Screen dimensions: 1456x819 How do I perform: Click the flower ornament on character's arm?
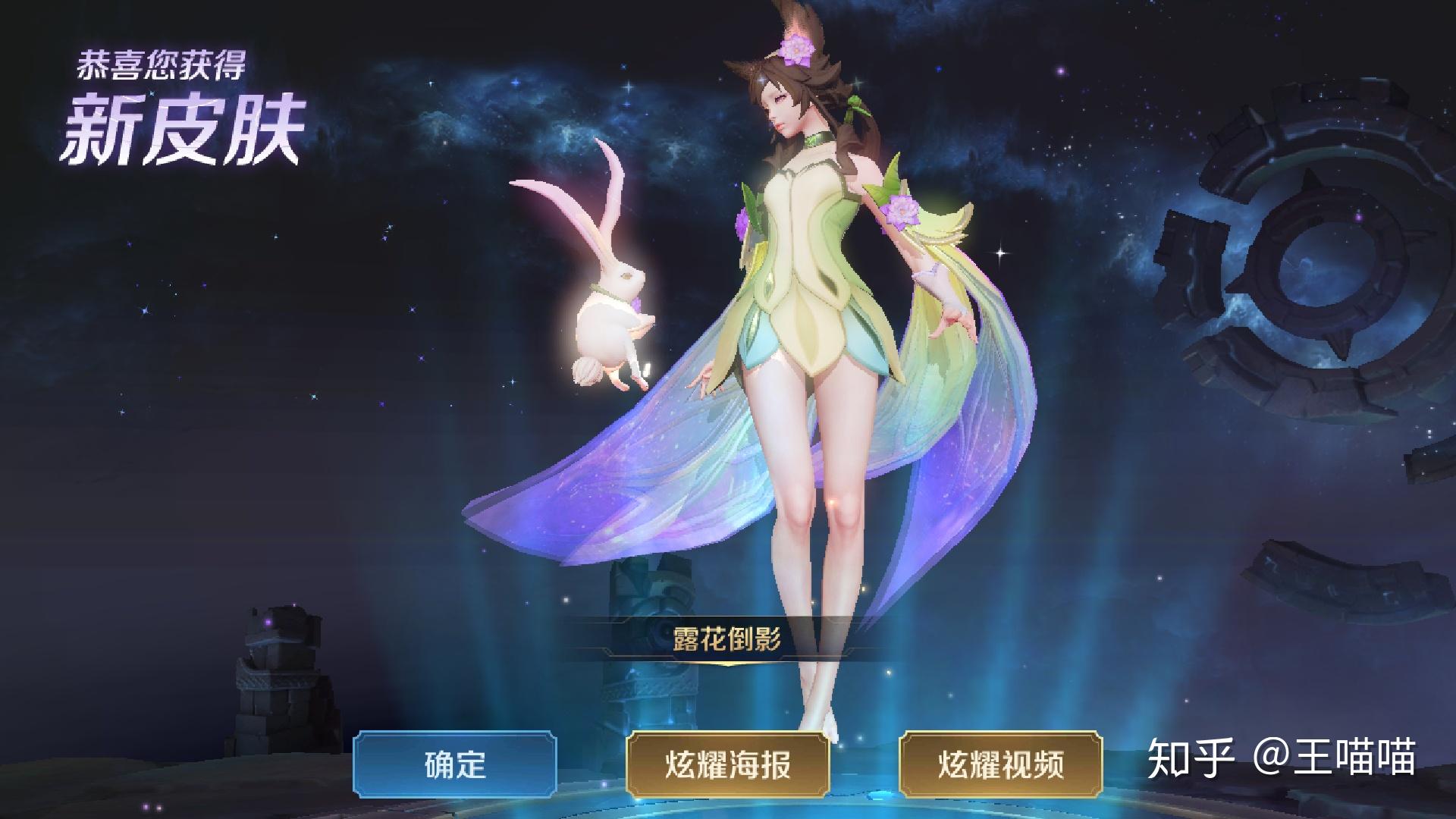tap(902, 210)
